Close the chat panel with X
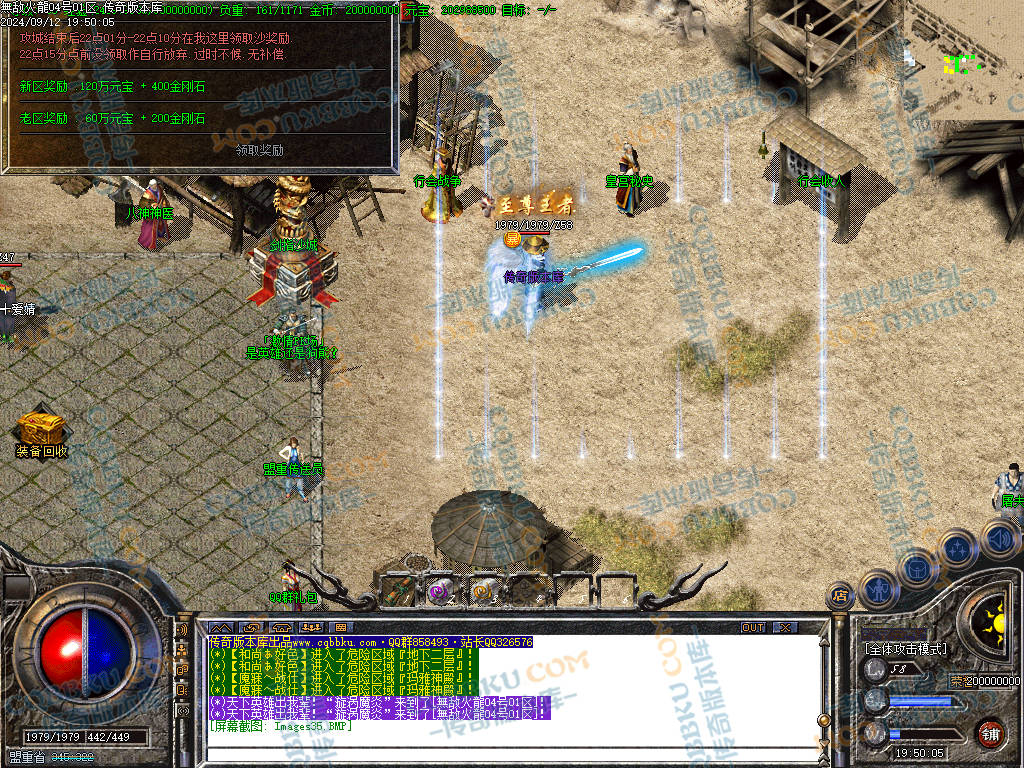 785,627
